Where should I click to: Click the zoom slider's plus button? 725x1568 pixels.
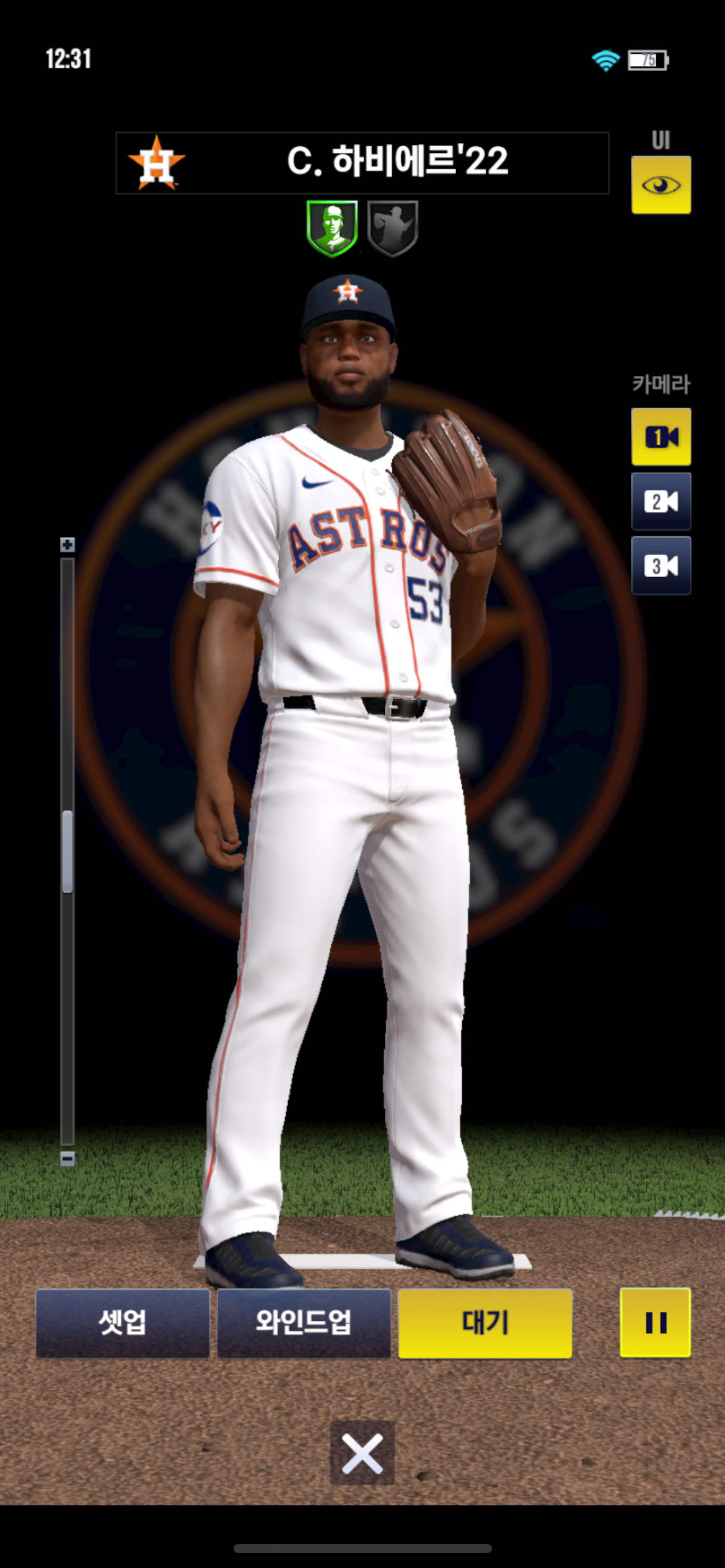[x=68, y=545]
